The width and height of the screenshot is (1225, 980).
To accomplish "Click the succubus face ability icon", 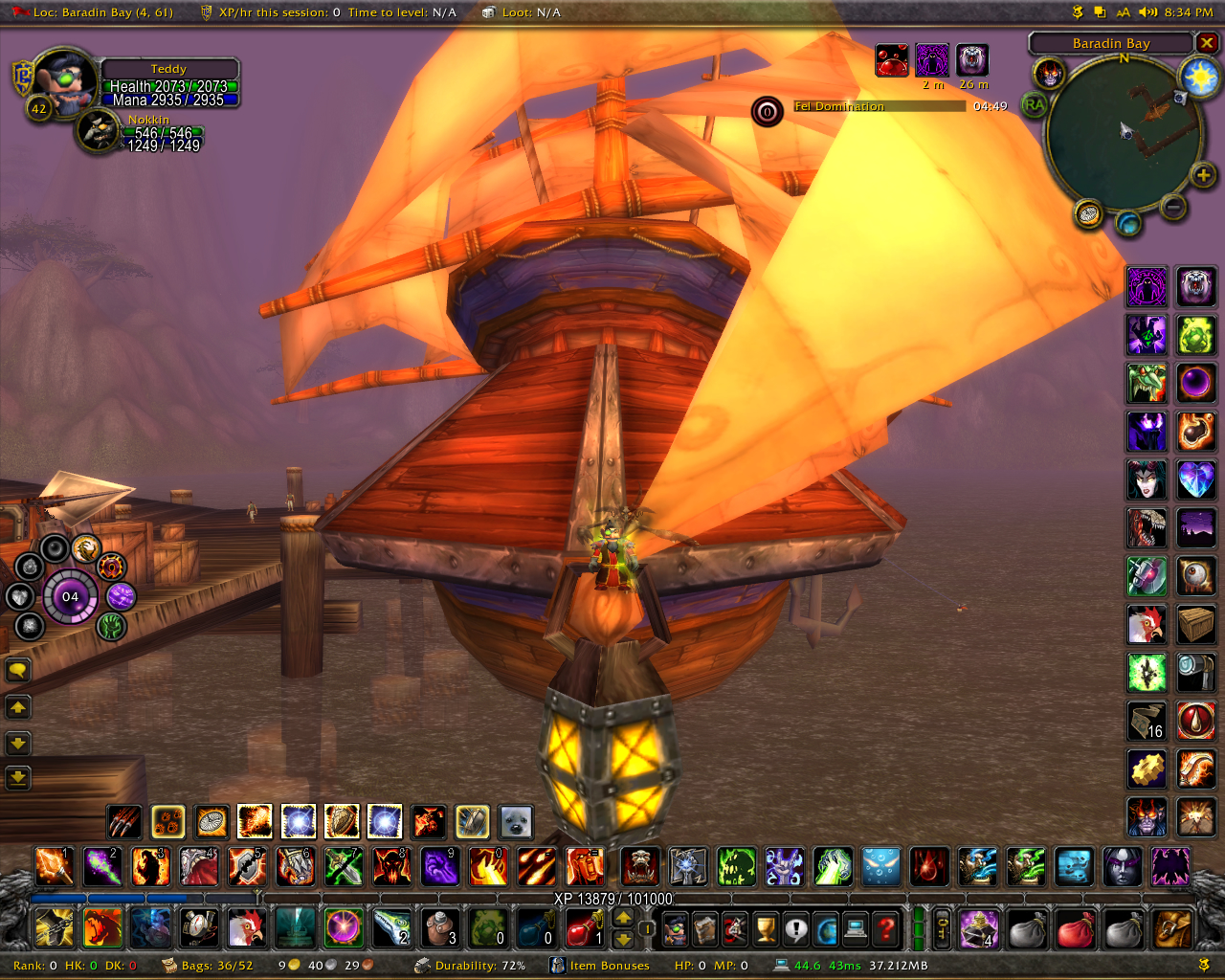I will pos(1146,479).
